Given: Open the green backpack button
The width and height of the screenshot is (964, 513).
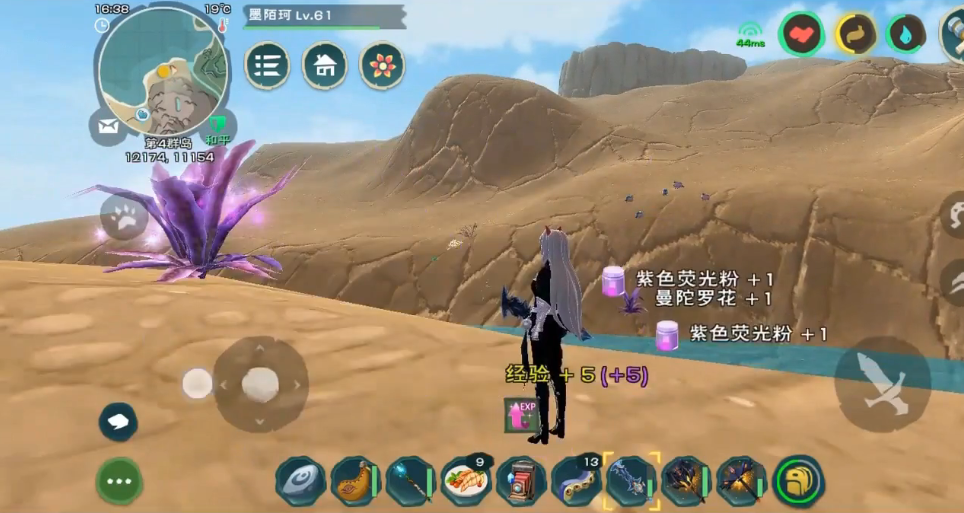Looking at the screenshot, I should (798, 481).
